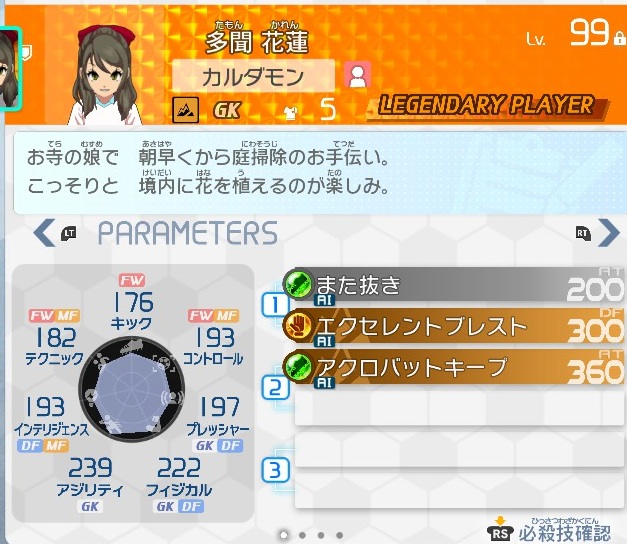Image resolution: width=627 pixels, height=544 pixels.
Task: Select the 多聞 花蓮 character portrait
Action: pos(112,68)
